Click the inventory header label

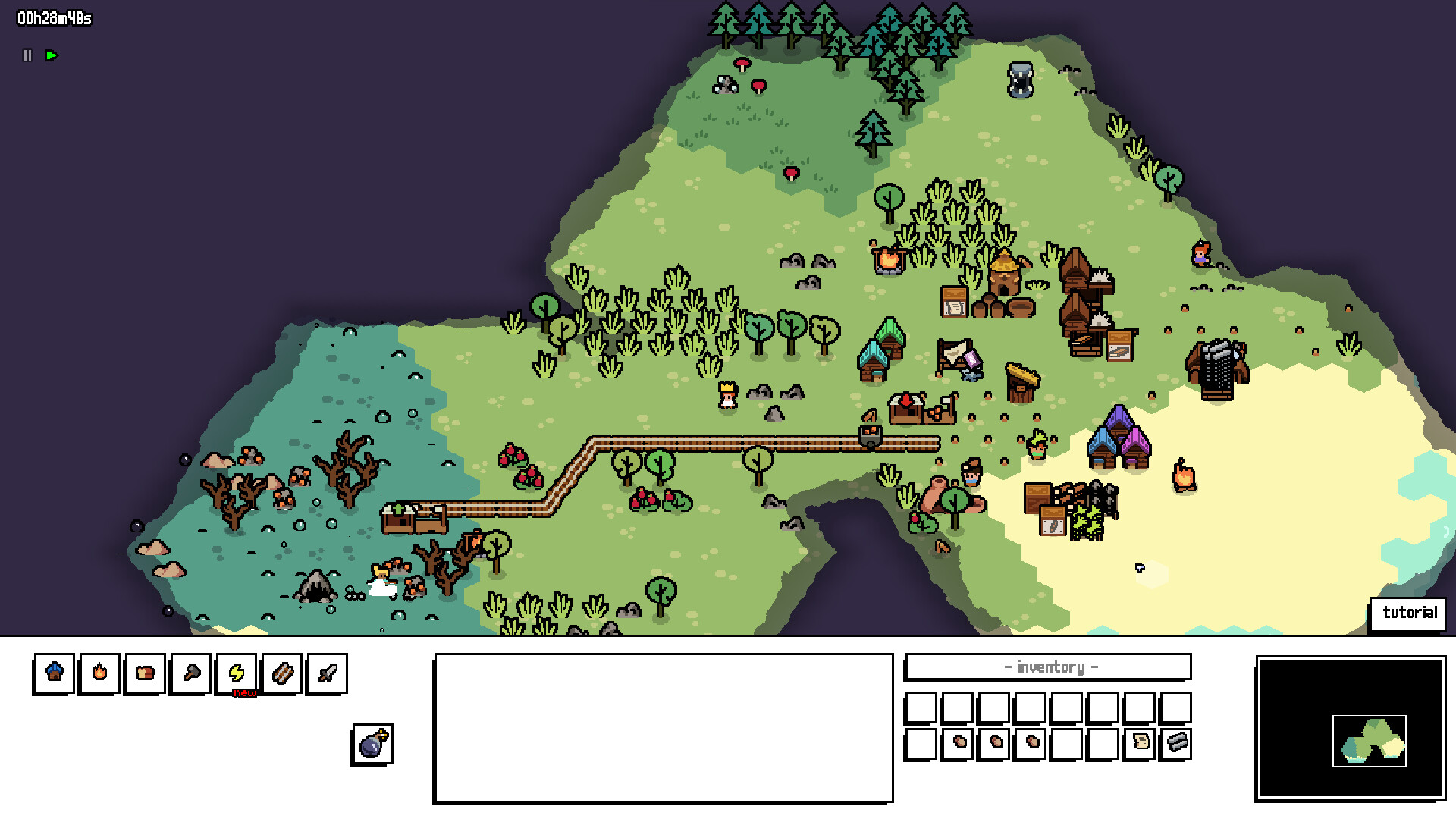[x=1050, y=667]
